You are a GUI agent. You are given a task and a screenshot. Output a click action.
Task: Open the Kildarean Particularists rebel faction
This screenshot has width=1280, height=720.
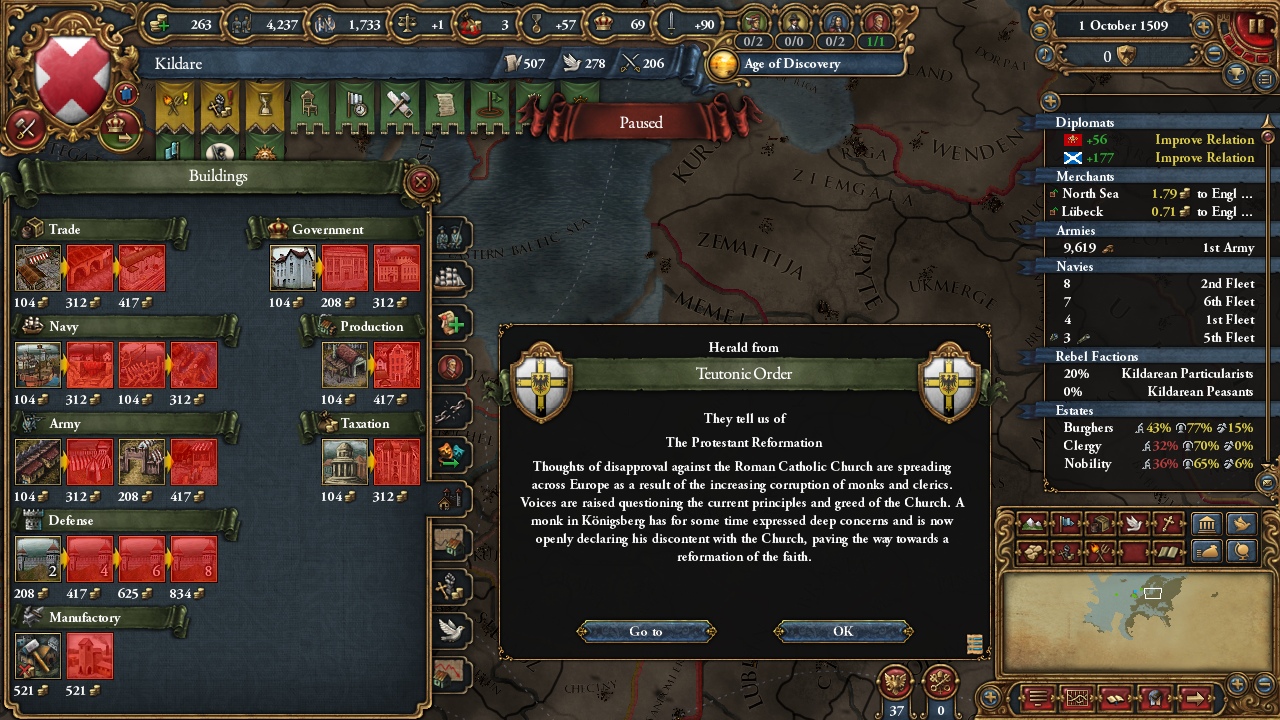coord(1155,374)
